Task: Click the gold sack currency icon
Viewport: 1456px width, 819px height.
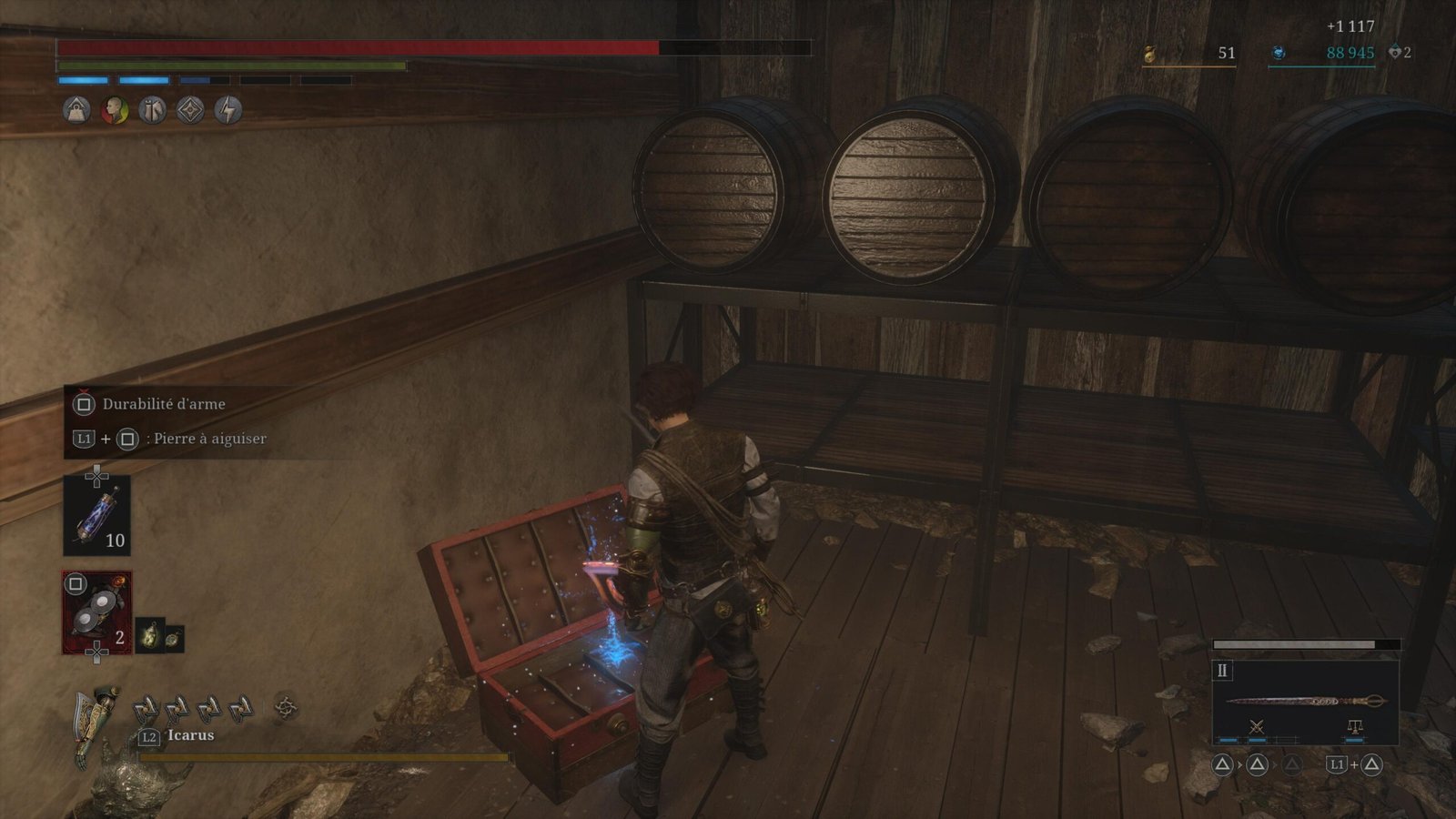Action: [x=1149, y=55]
